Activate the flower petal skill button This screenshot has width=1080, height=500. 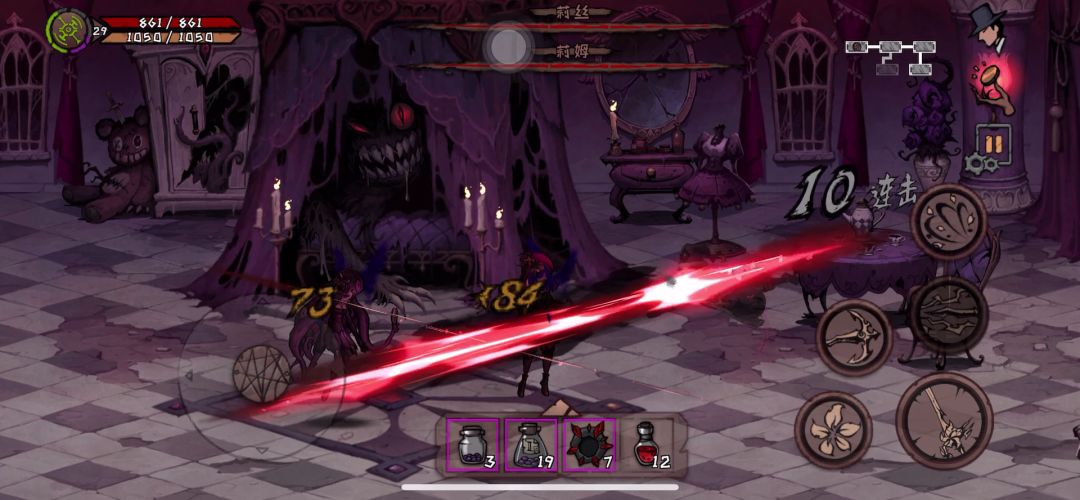point(833,429)
